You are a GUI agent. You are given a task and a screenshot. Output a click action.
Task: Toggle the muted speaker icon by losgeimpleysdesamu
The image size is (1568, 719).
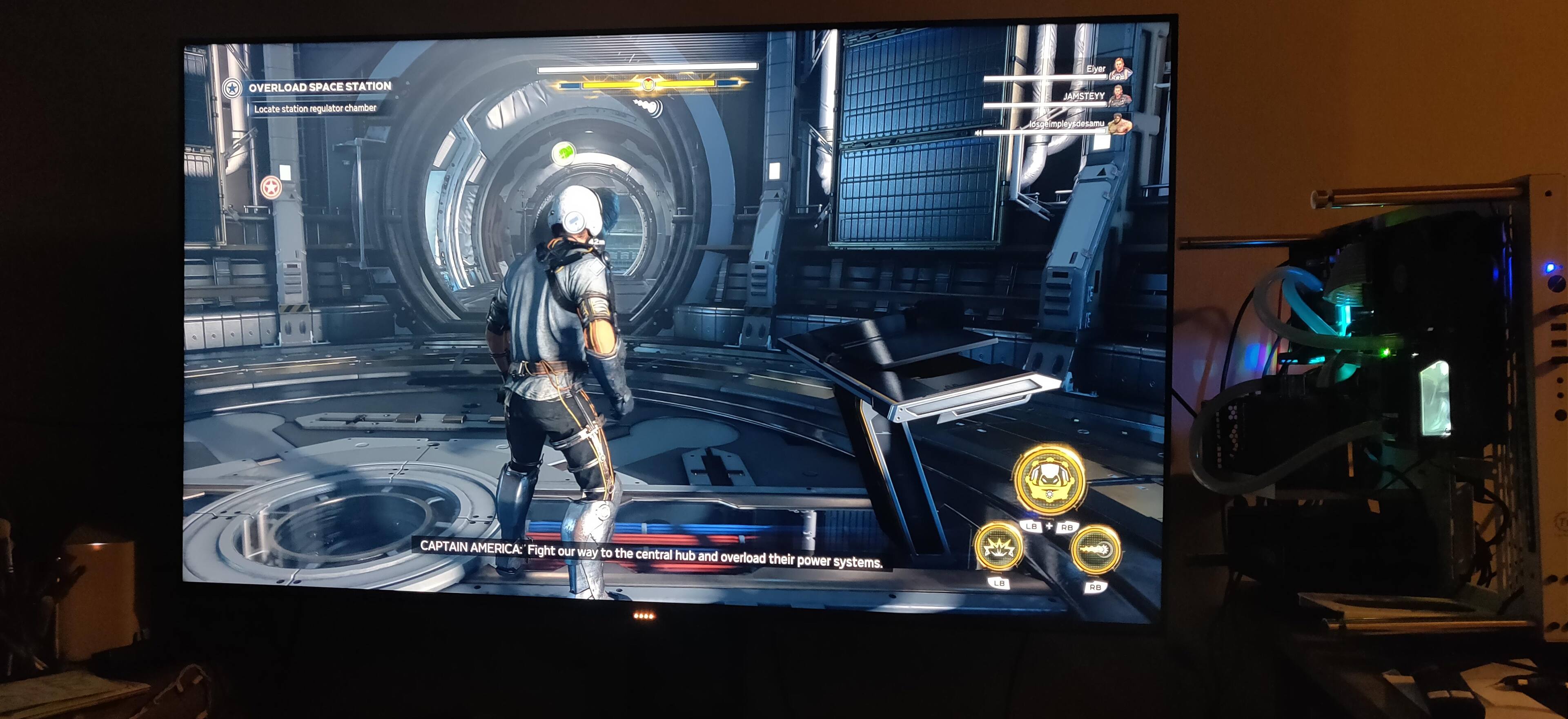[978, 132]
